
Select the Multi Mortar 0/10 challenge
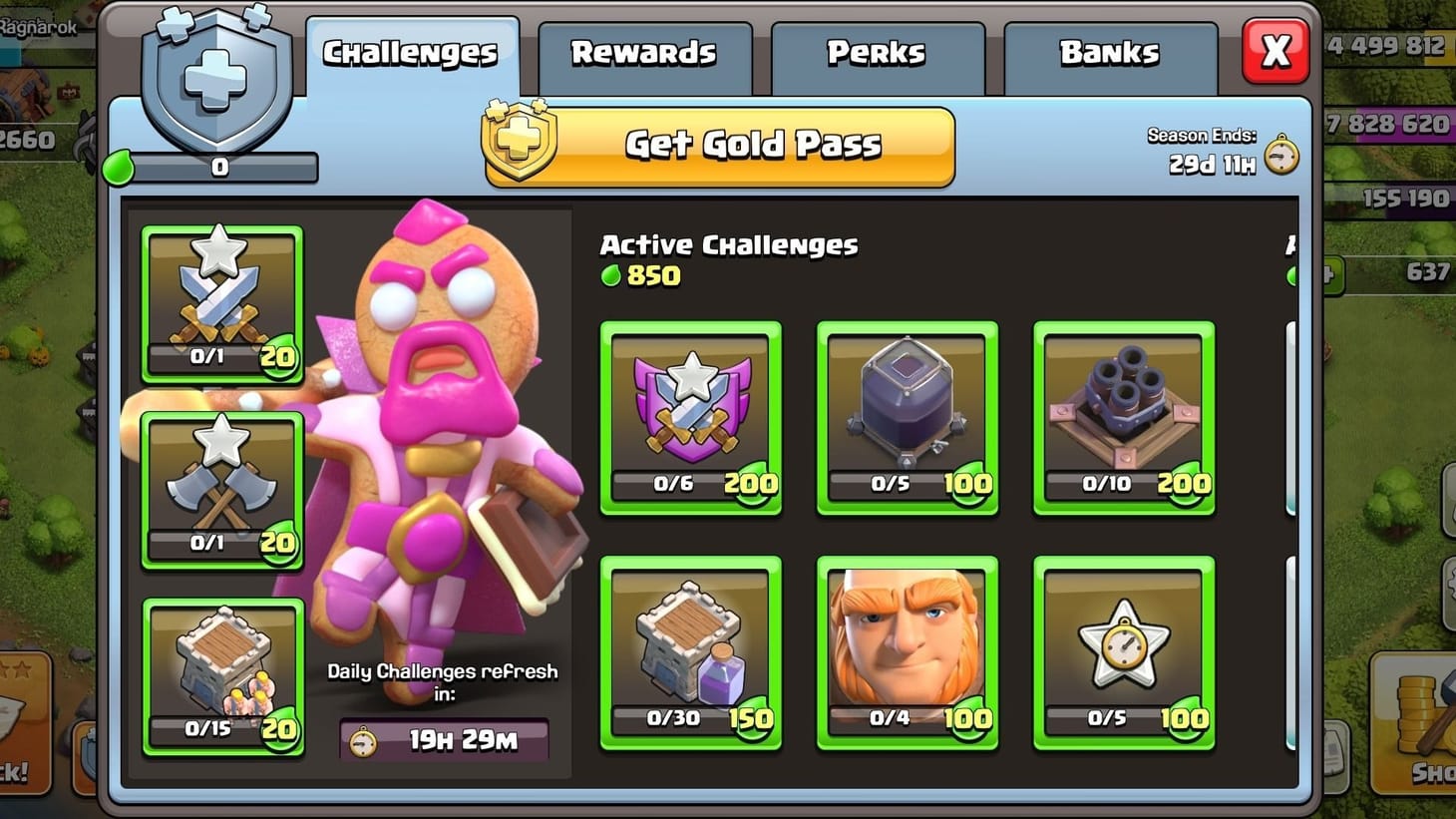(1124, 419)
